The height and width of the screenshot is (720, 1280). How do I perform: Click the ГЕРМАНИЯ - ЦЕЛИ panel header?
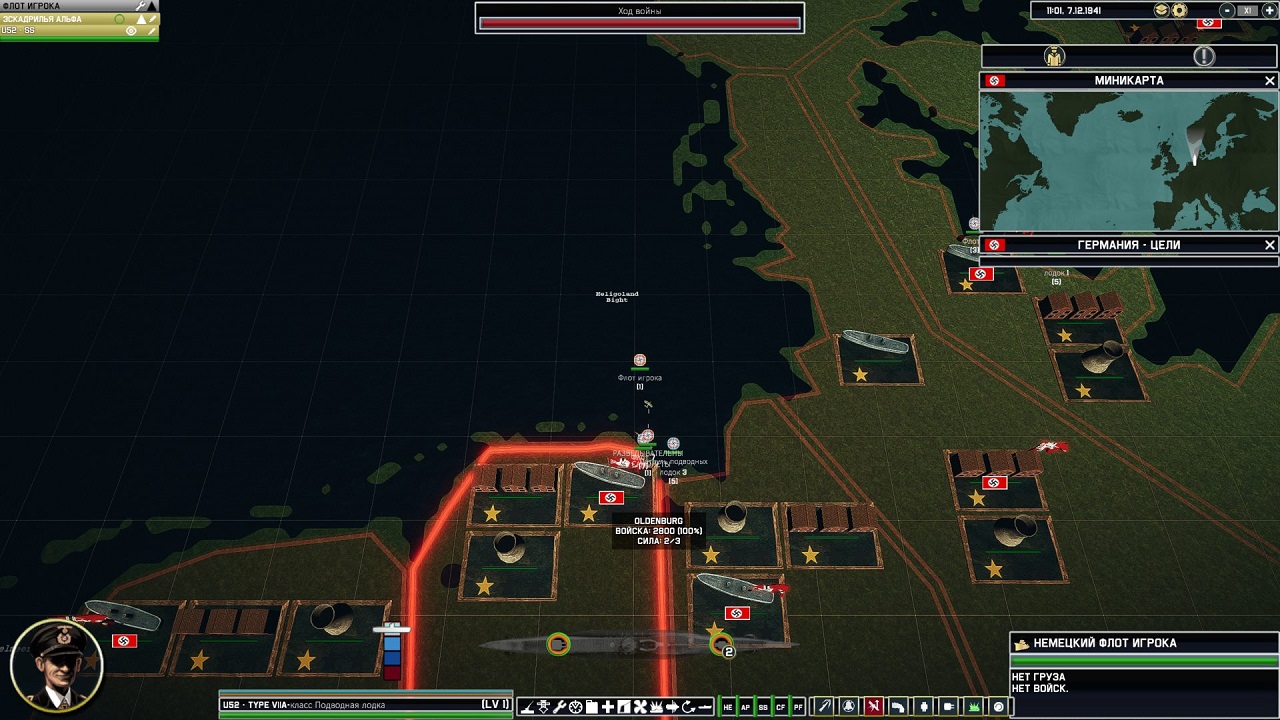click(x=1128, y=245)
